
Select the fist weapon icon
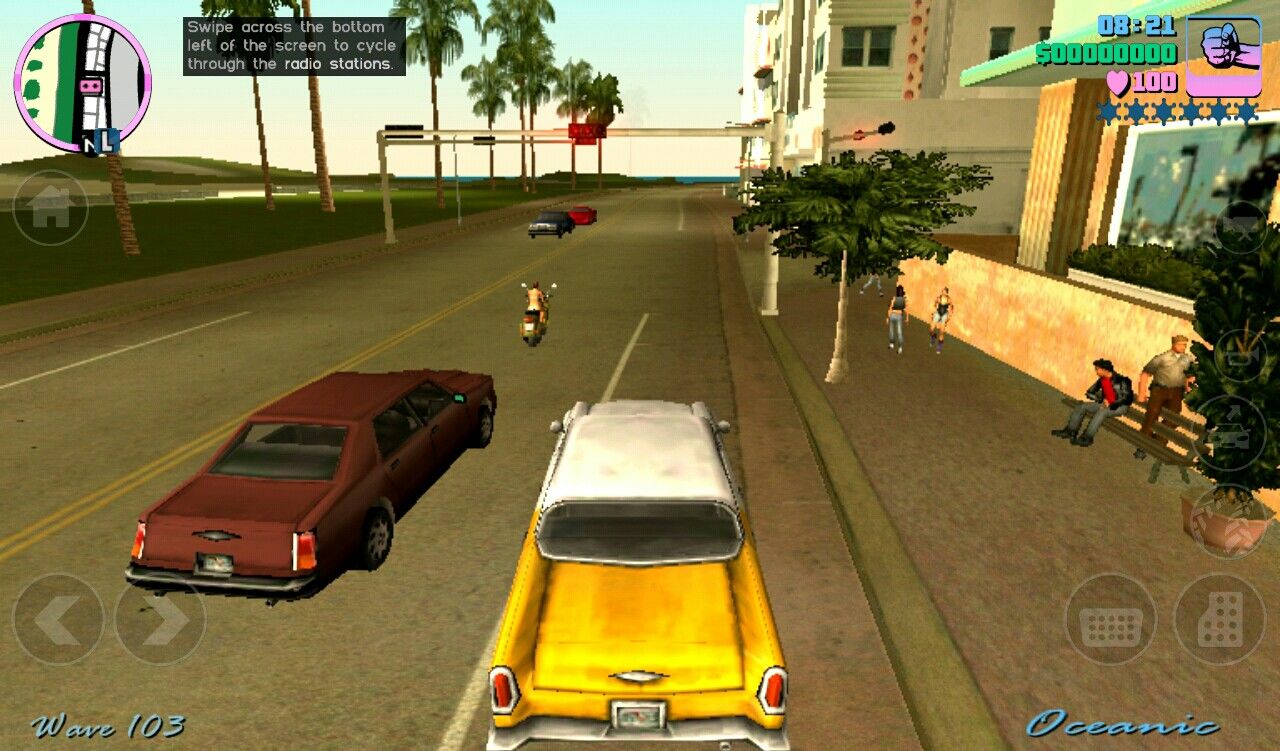[1221, 55]
